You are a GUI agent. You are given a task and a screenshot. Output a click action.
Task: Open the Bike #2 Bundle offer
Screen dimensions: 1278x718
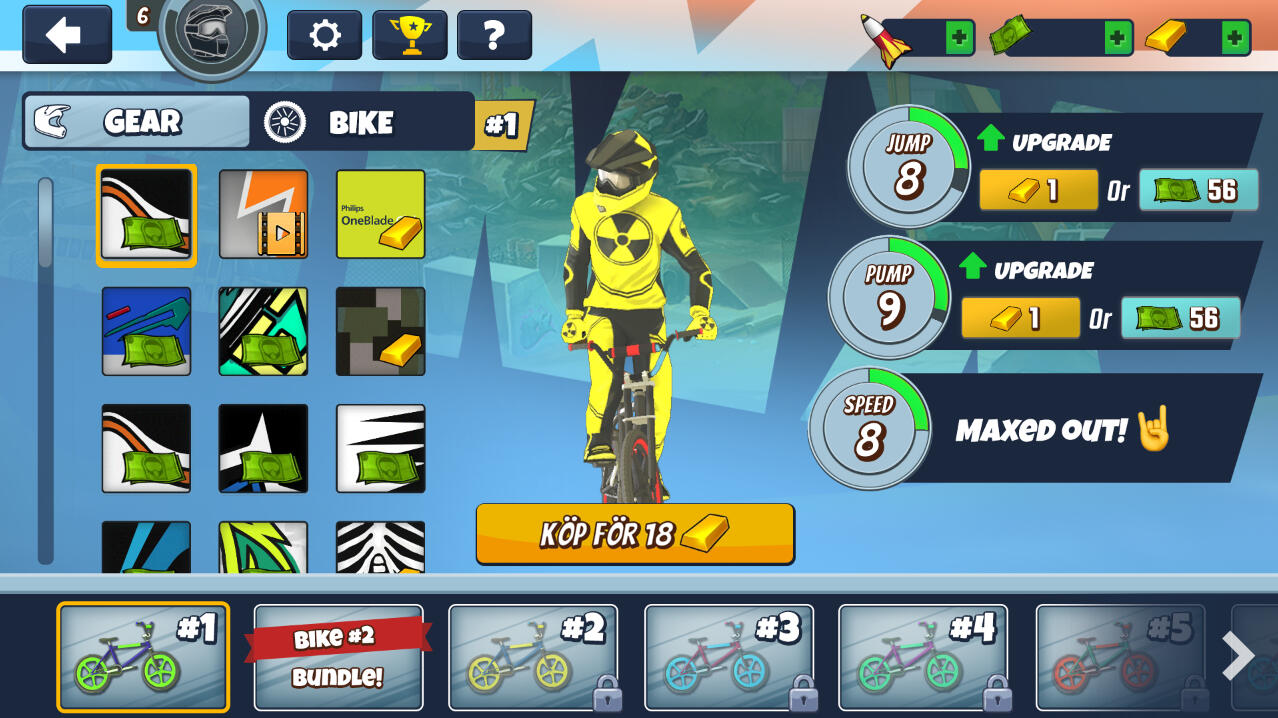[338, 657]
